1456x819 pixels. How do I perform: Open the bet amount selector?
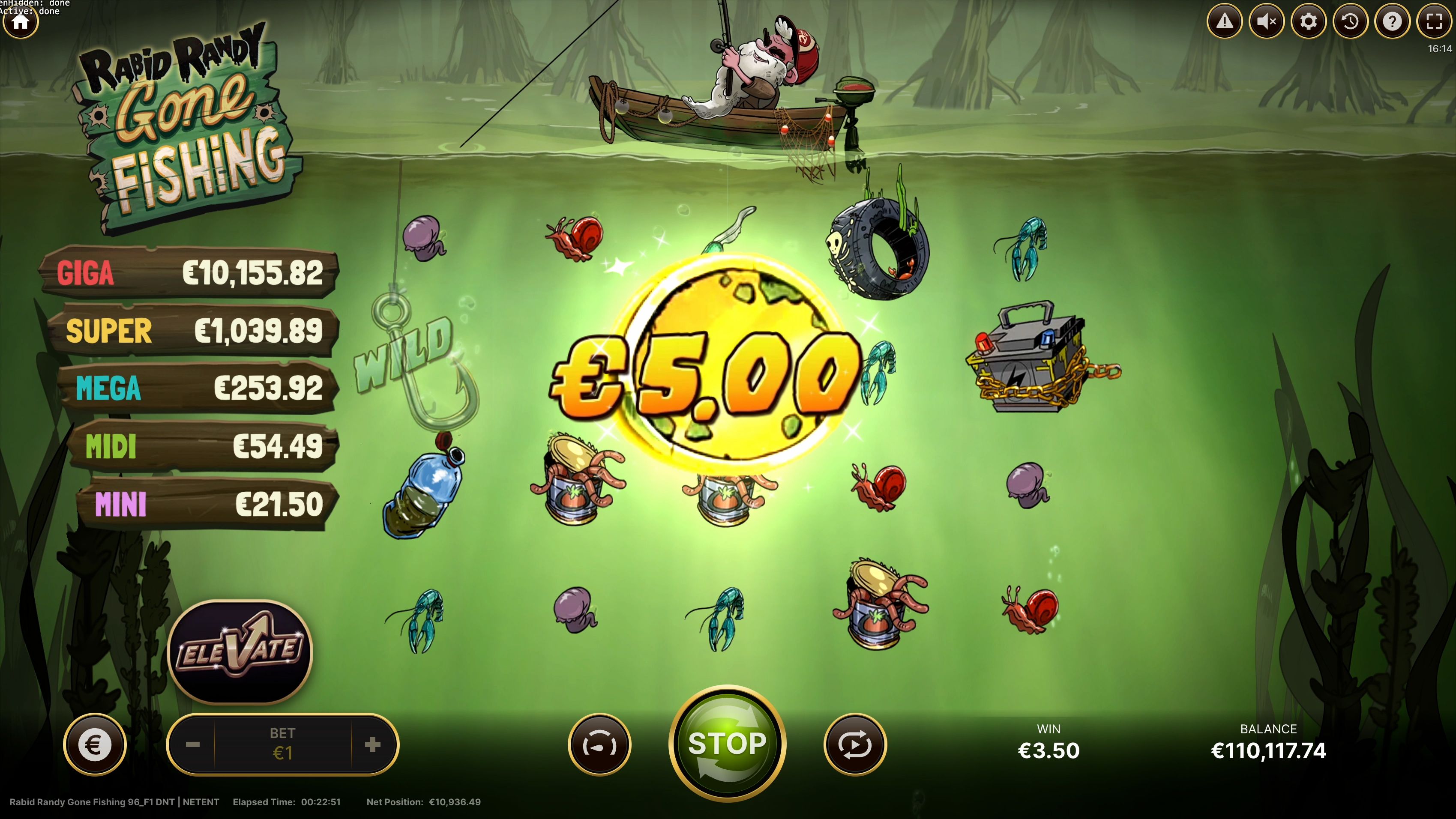click(282, 744)
